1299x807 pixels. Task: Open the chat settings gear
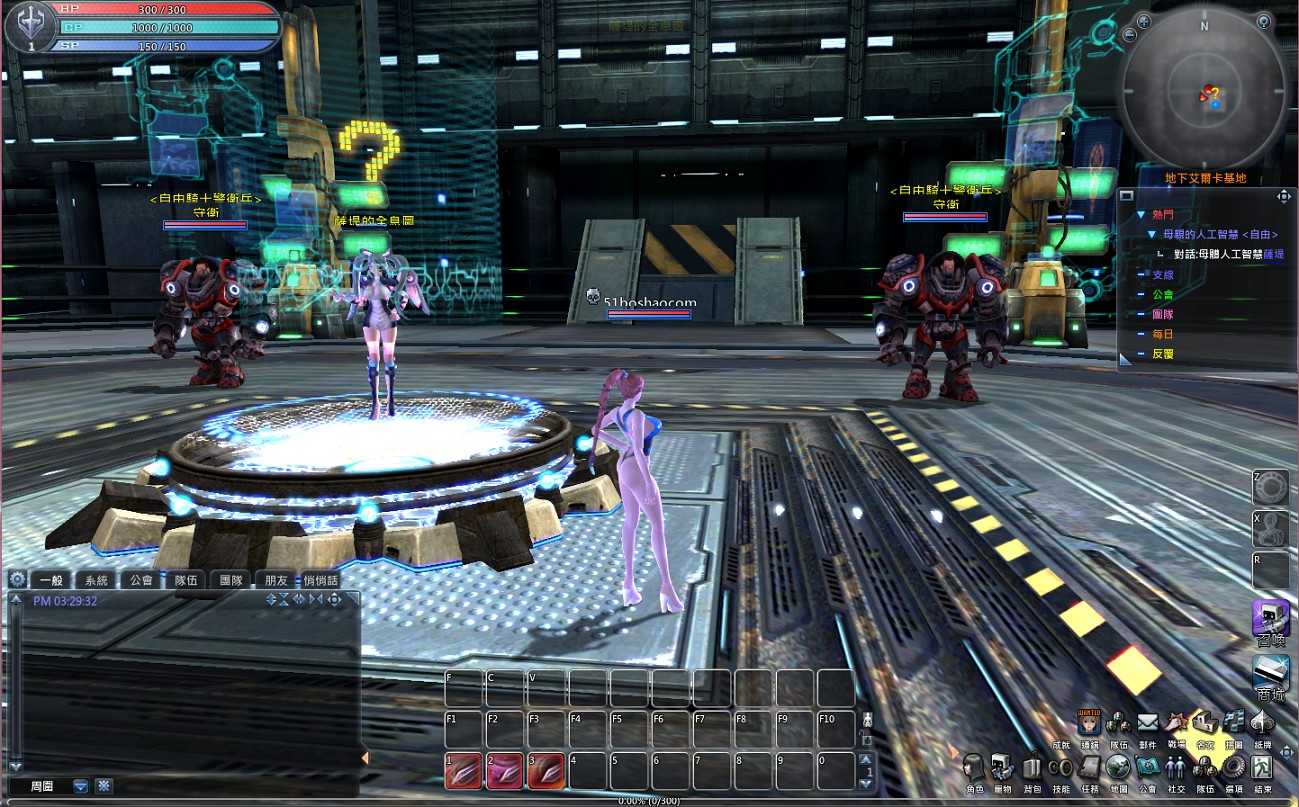pyautogui.click(x=17, y=579)
